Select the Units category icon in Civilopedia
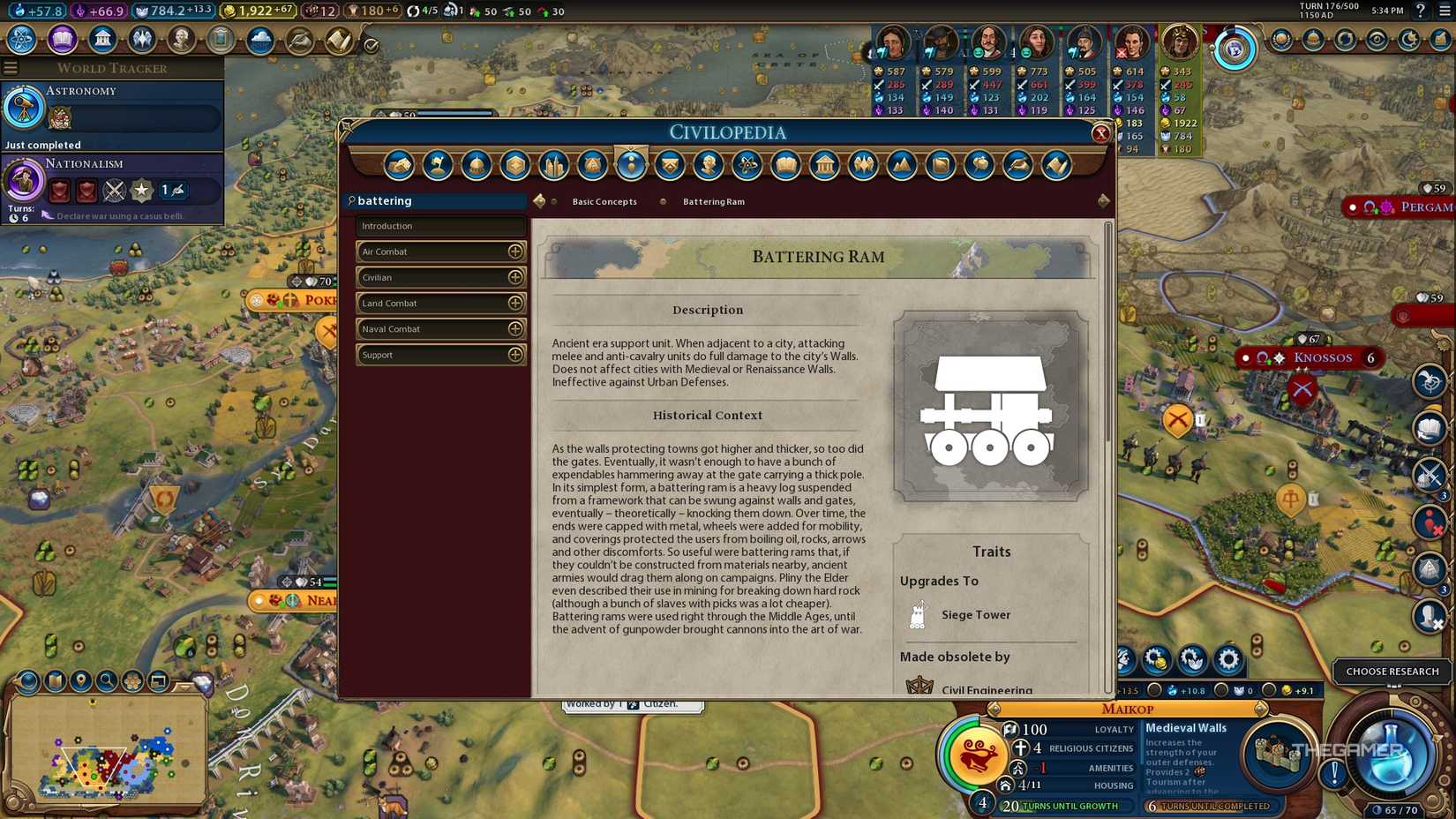Image resolution: width=1456 pixels, height=819 pixels. click(x=631, y=165)
